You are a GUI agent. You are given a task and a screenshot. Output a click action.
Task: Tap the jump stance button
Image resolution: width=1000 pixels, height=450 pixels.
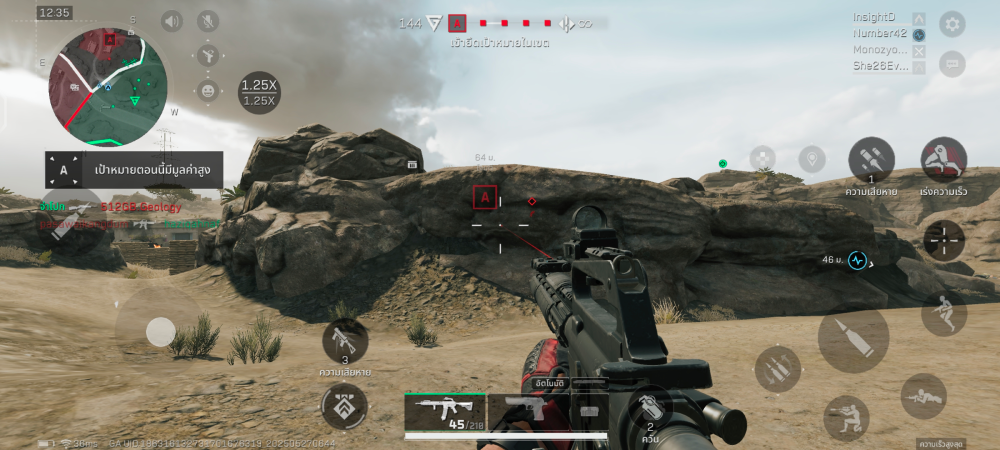point(943,313)
